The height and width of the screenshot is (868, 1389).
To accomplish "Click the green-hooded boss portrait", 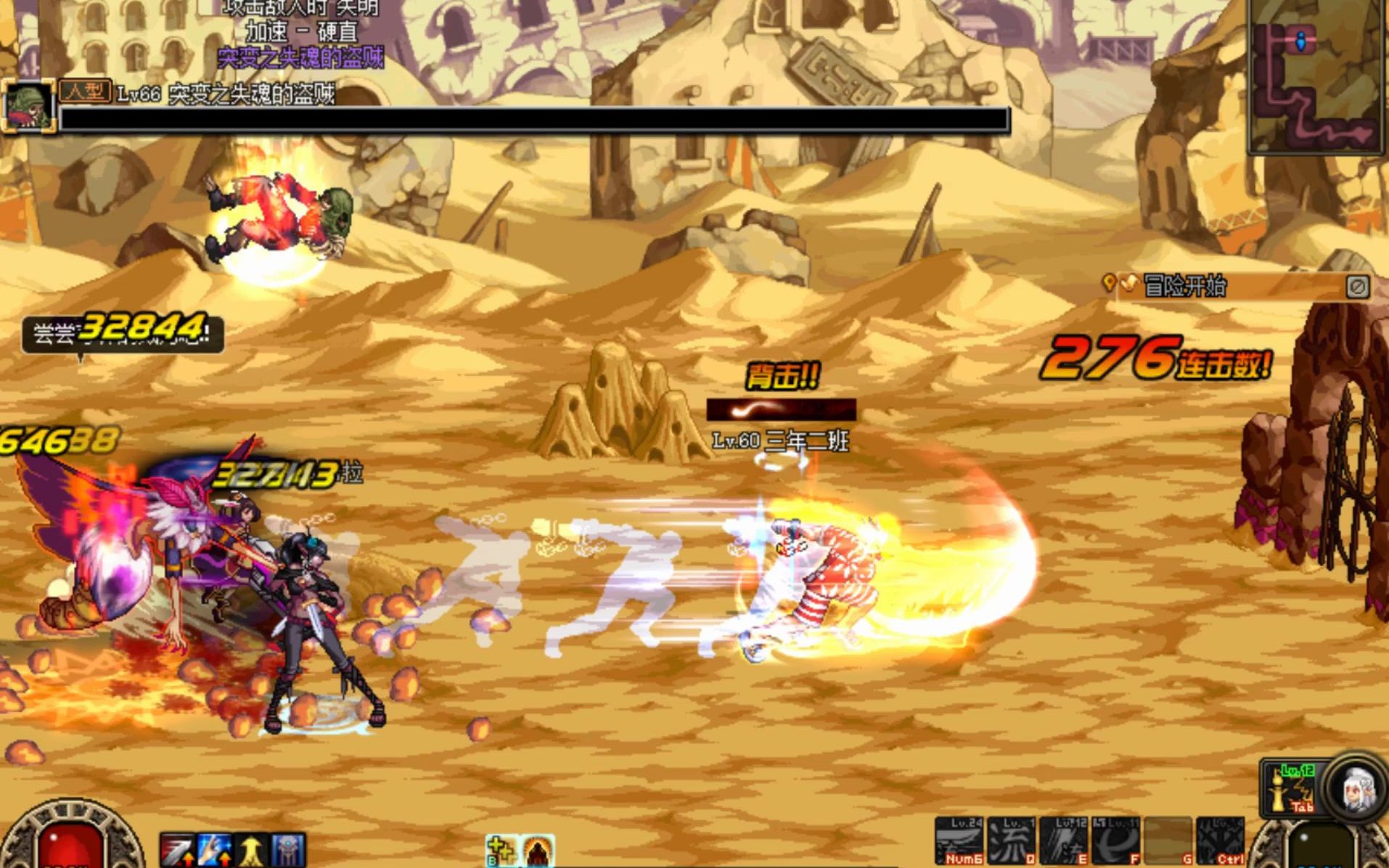I will tap(28, 107).
